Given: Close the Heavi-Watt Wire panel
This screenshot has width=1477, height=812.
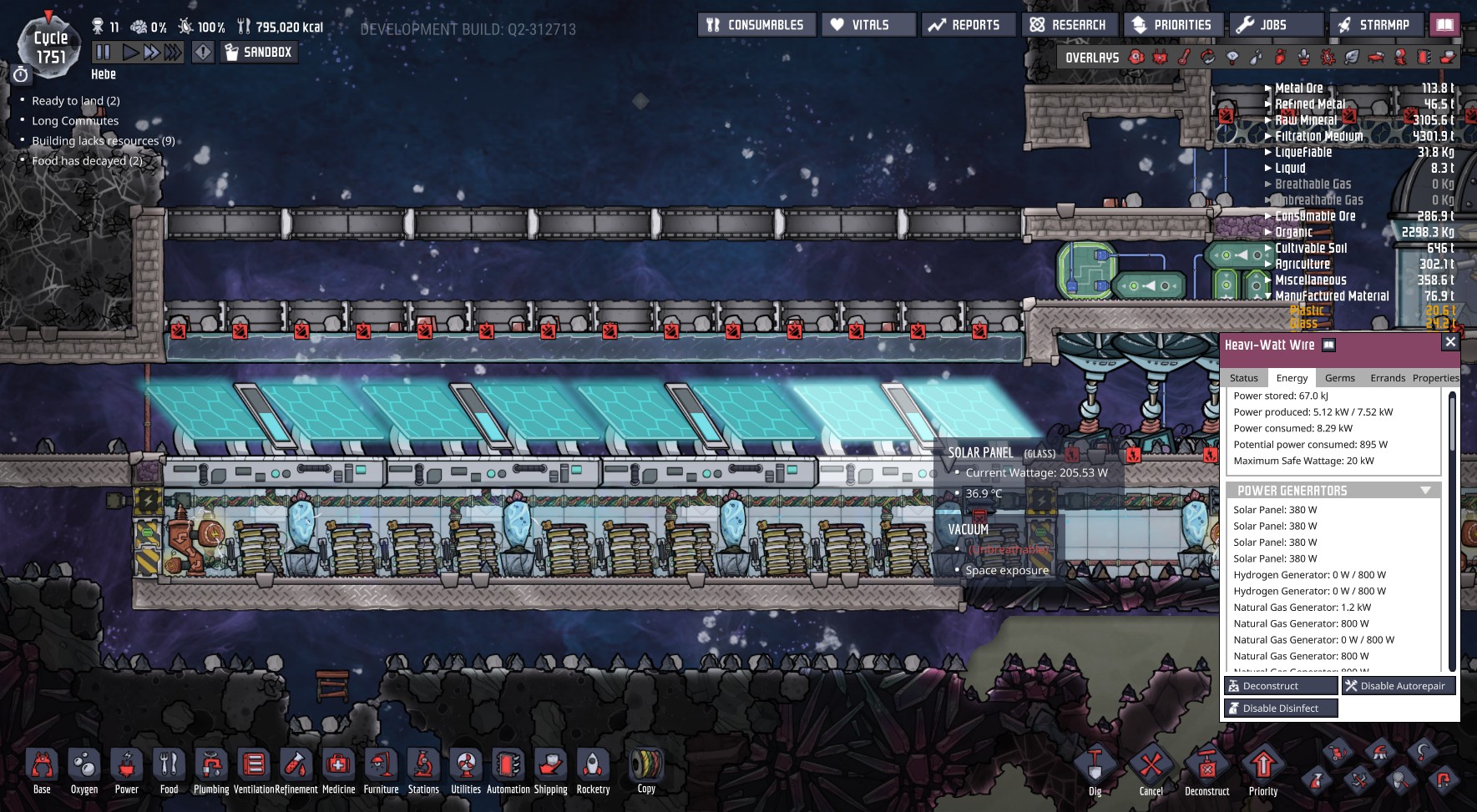Looking at the screenshot, I should click(x=1450, y=342).
